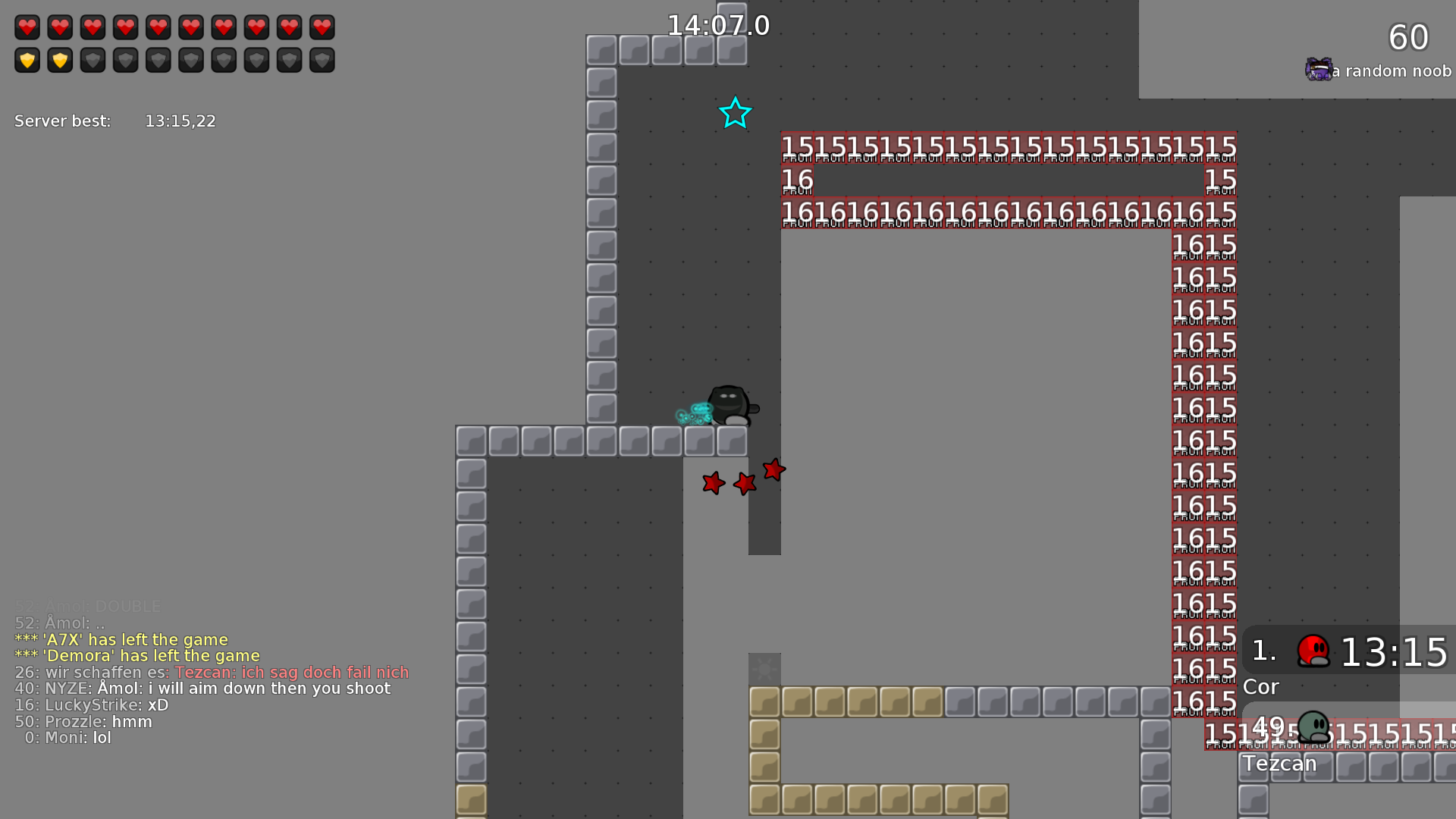This screenshot has width=1456, height=819.
Task: Click 'Cor' in the leaderboard
Action: (x=1260, y=687)
